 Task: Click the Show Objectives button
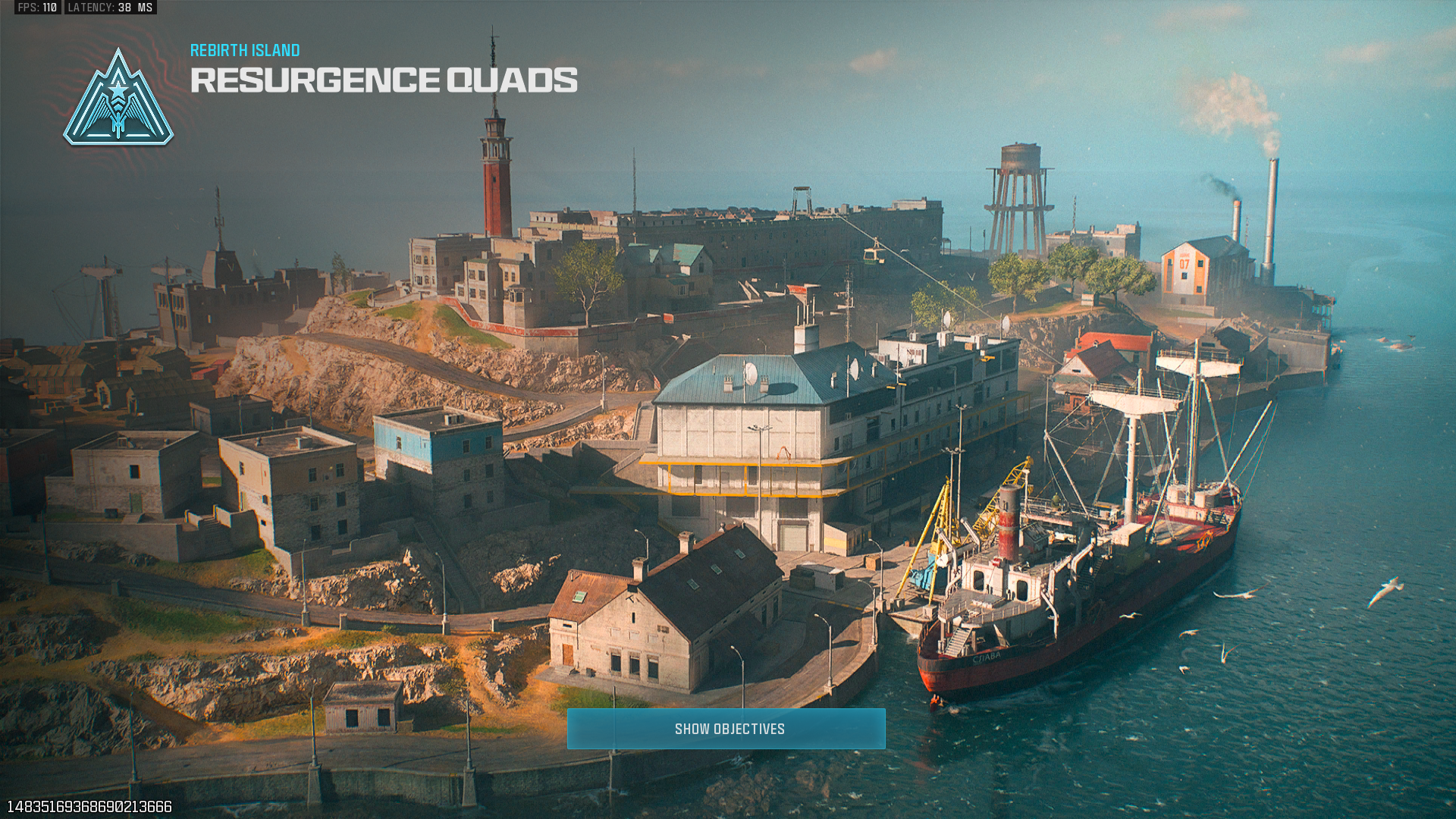tap(726, 729)
